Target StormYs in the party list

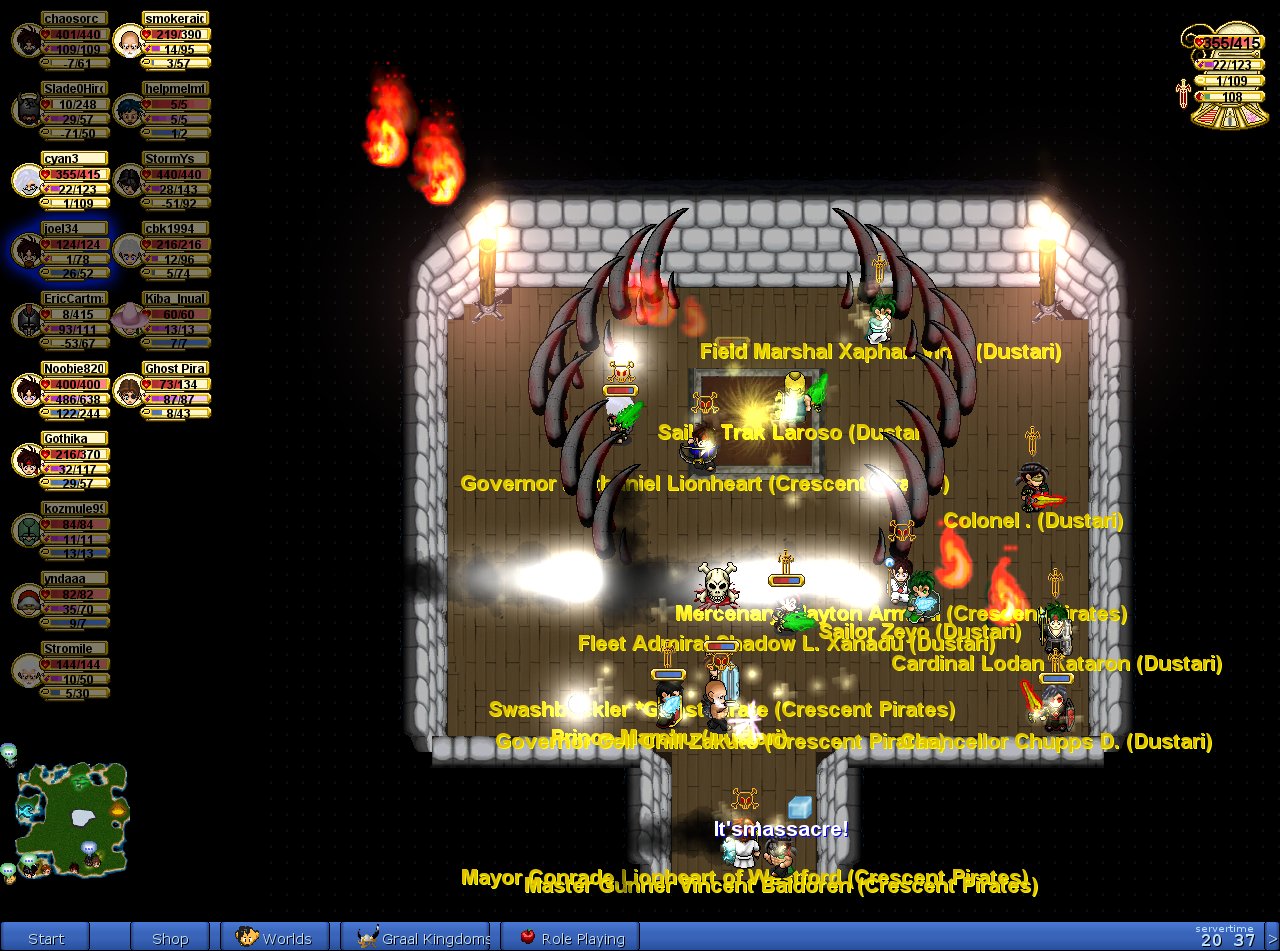tap(127, 180)
